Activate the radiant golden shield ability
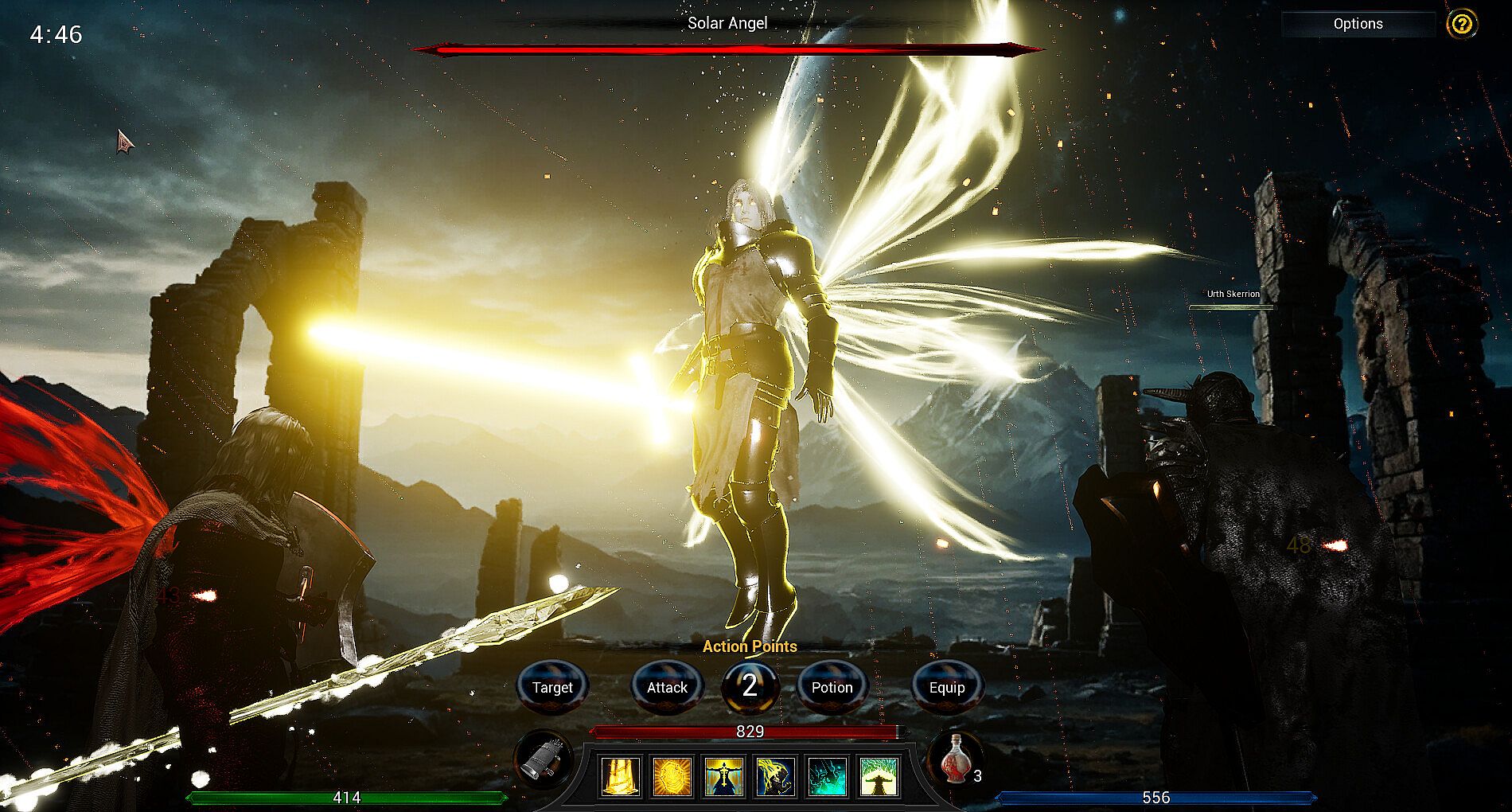 click(x=672, y=776)
